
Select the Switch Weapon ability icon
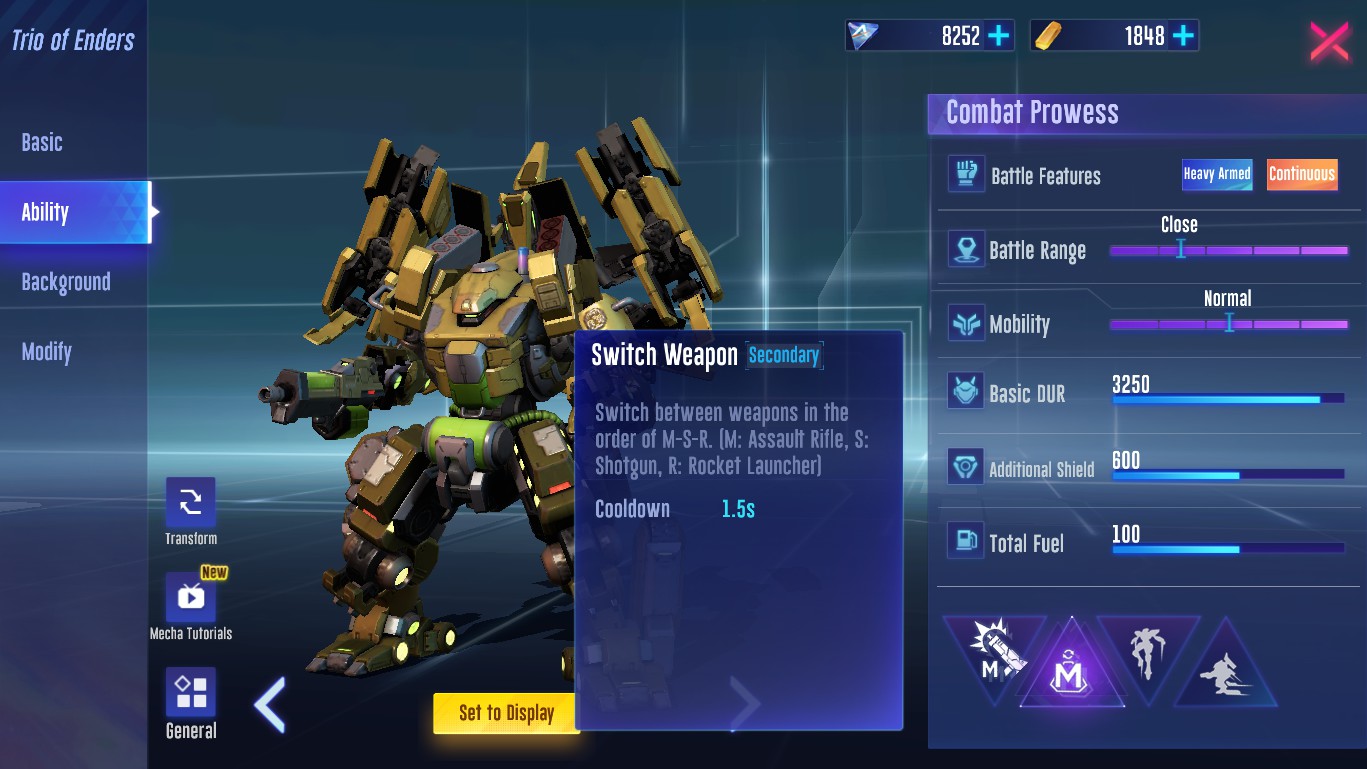[1071, 663]
